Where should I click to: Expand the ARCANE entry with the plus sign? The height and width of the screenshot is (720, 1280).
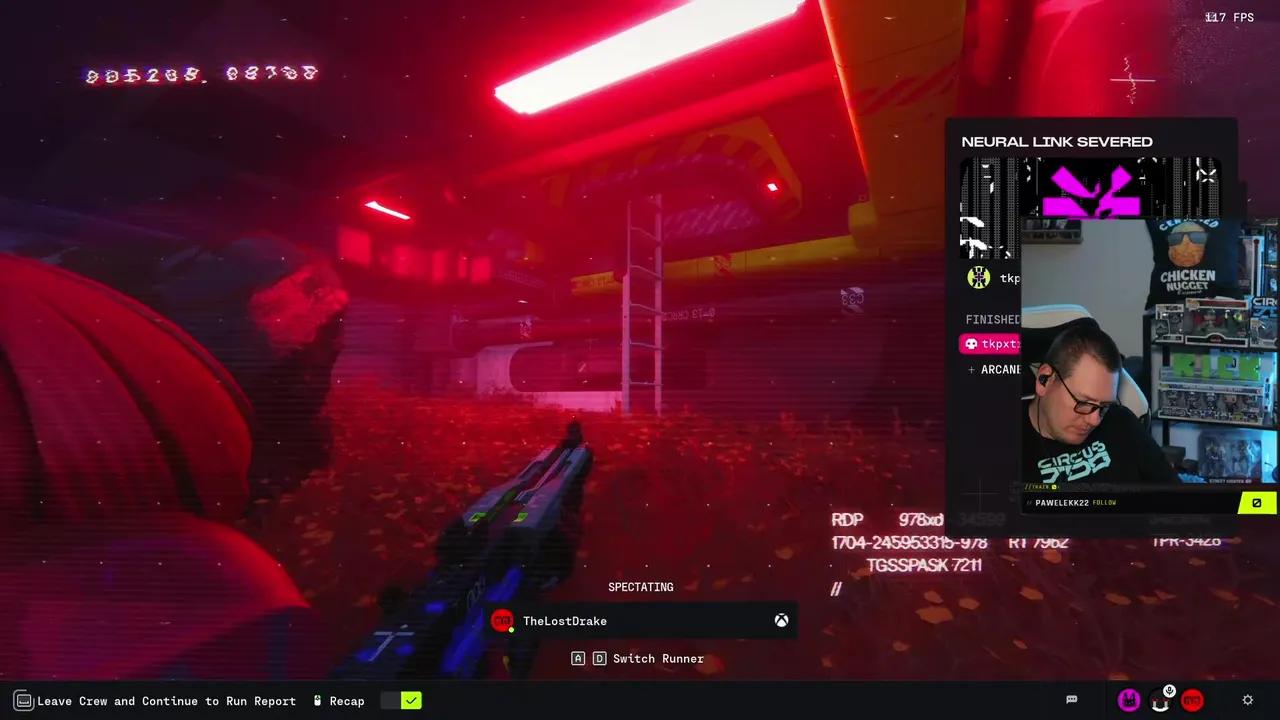(971, 369)
